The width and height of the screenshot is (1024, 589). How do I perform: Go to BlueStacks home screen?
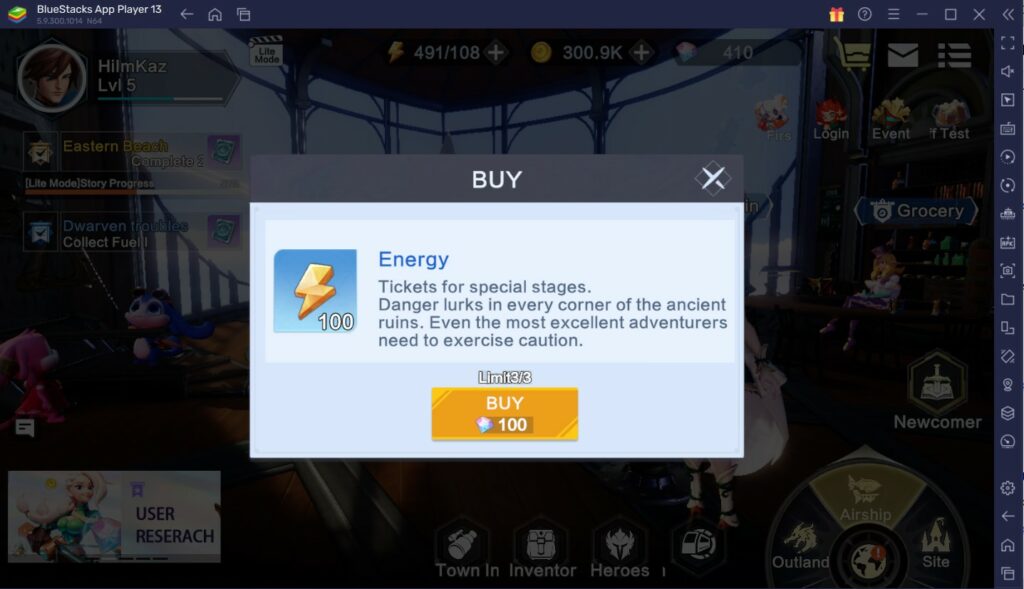click(215, 14)
